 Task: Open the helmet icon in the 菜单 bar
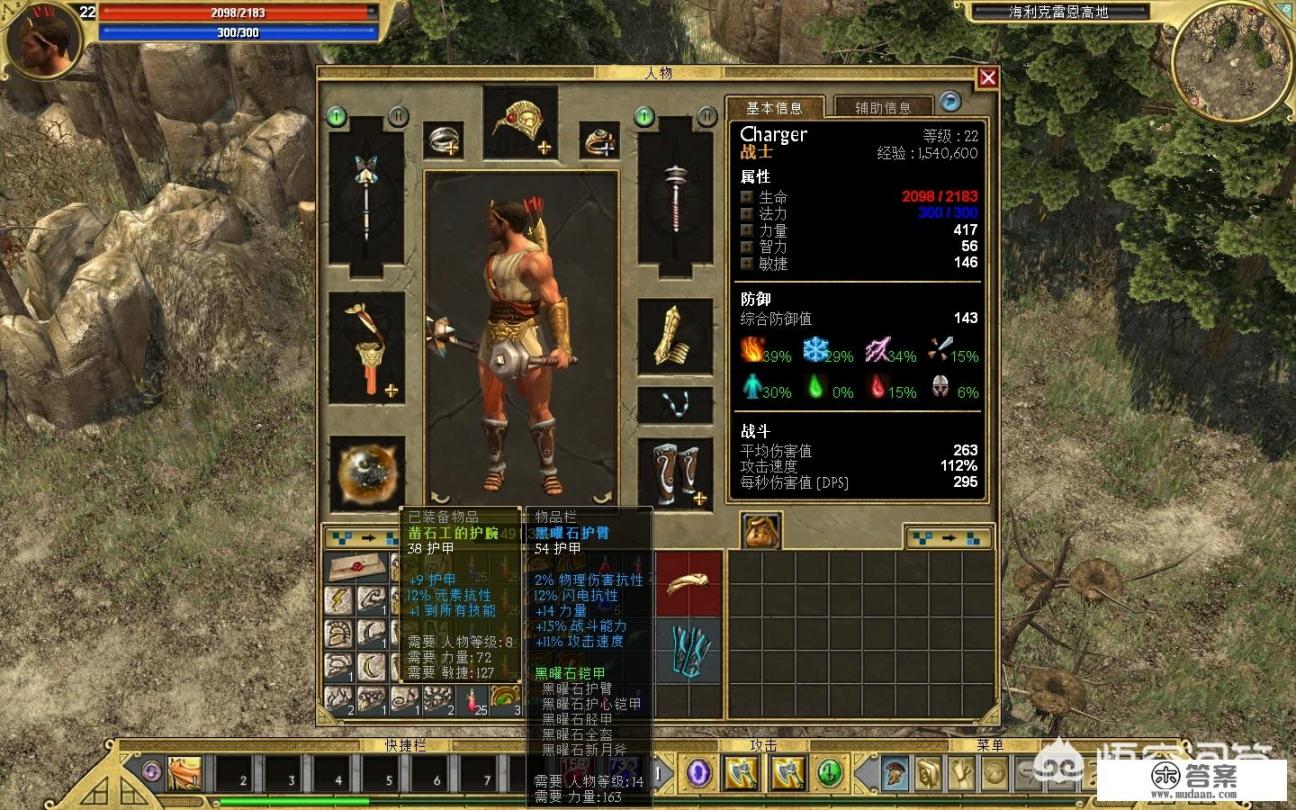895,772
